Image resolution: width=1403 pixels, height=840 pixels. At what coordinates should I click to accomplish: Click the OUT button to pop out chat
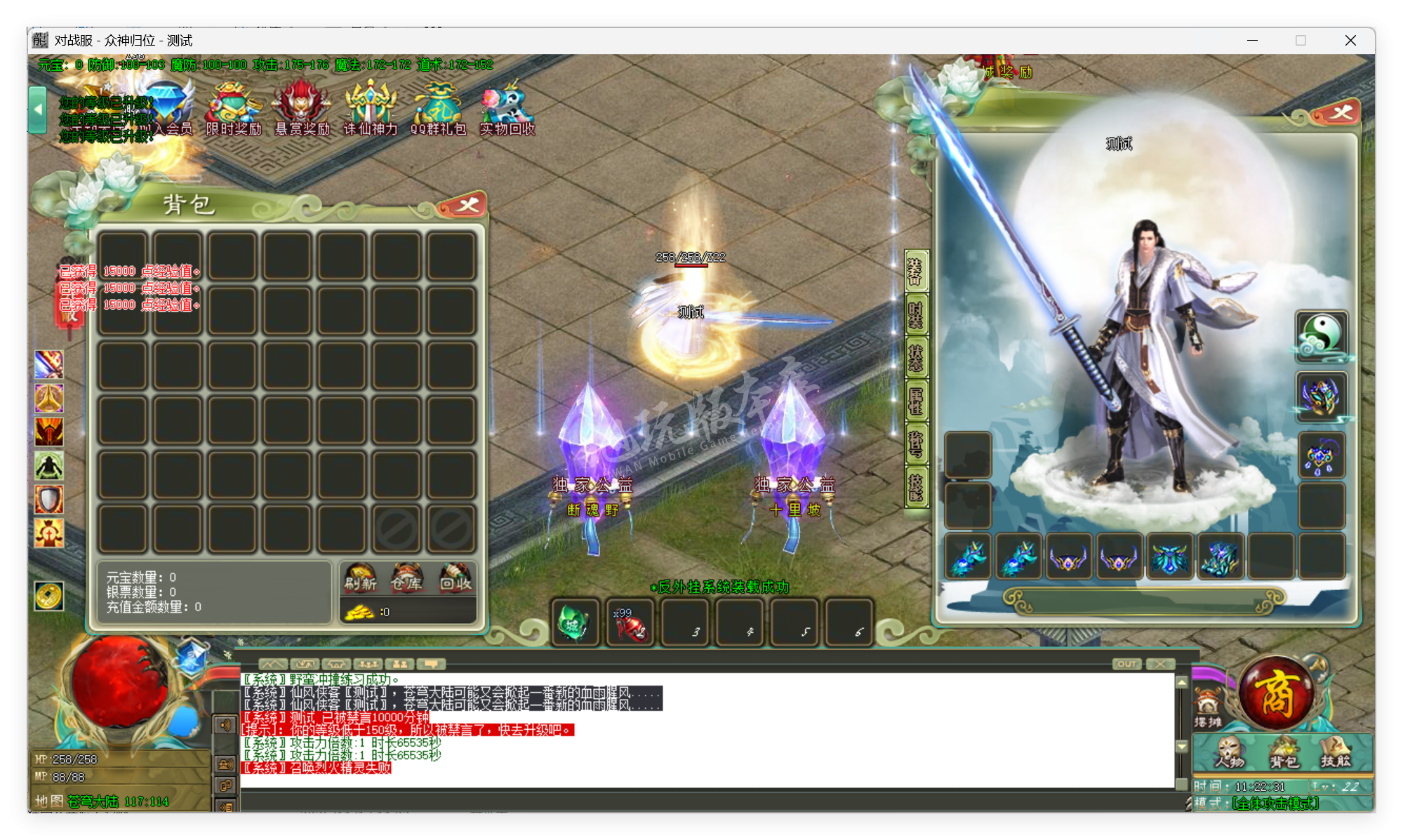[1126, 663]
